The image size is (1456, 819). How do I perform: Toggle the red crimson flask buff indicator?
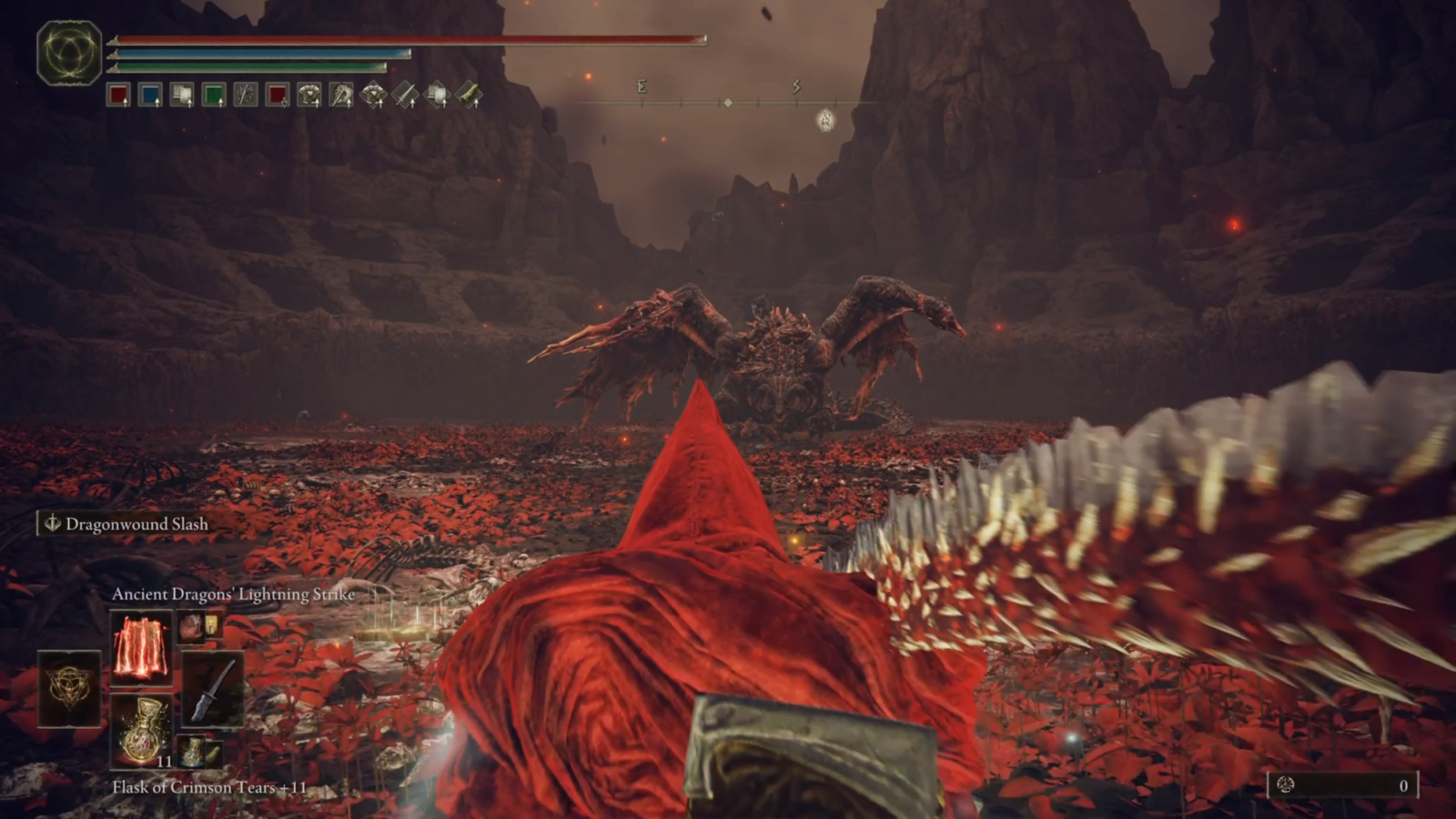pos(118,96)
